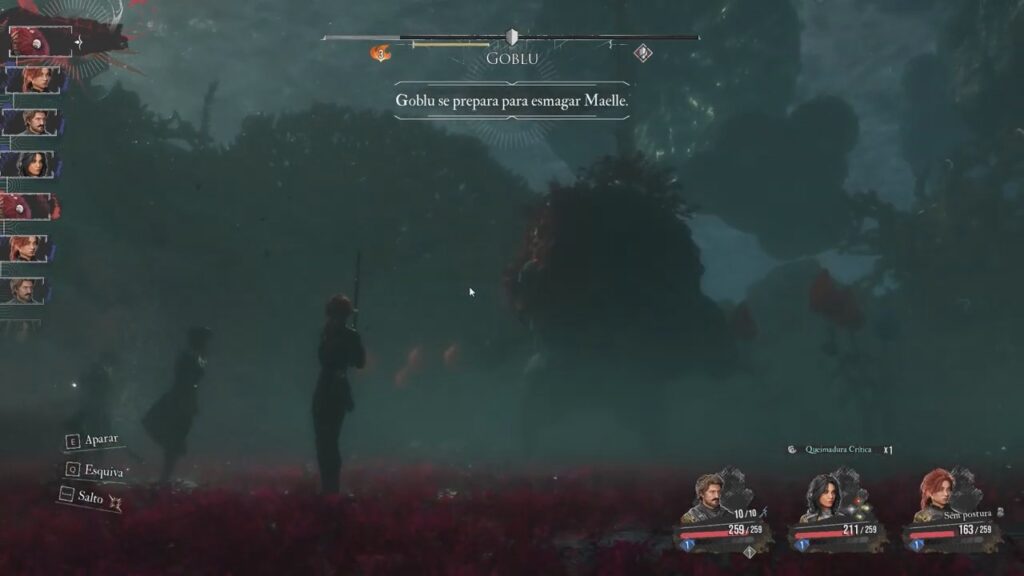Click the diamond icon right of Goblu's name
This screenshot has width=1024, height=576.
[643, 53]
